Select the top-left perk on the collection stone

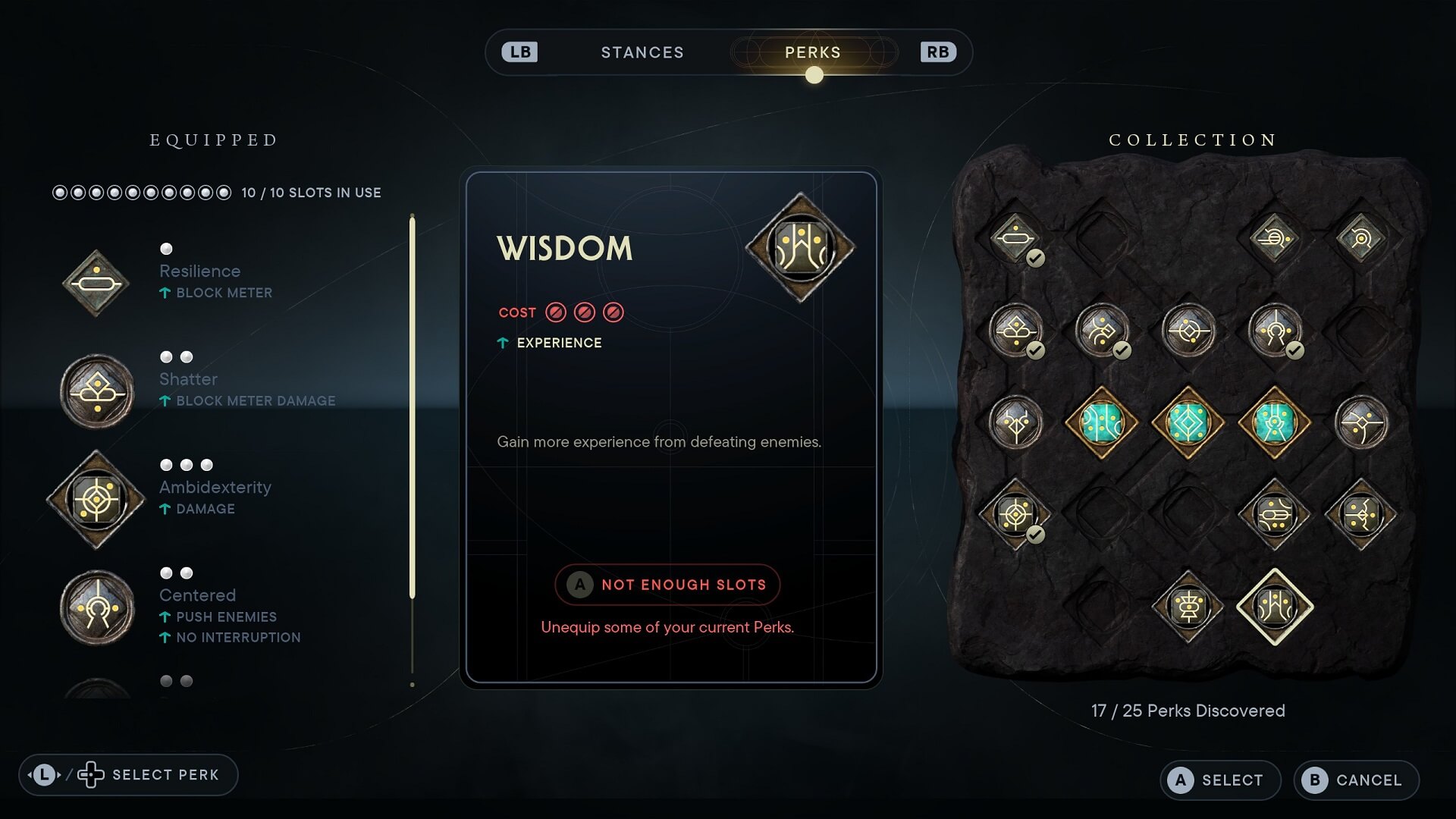point(1016,239)
